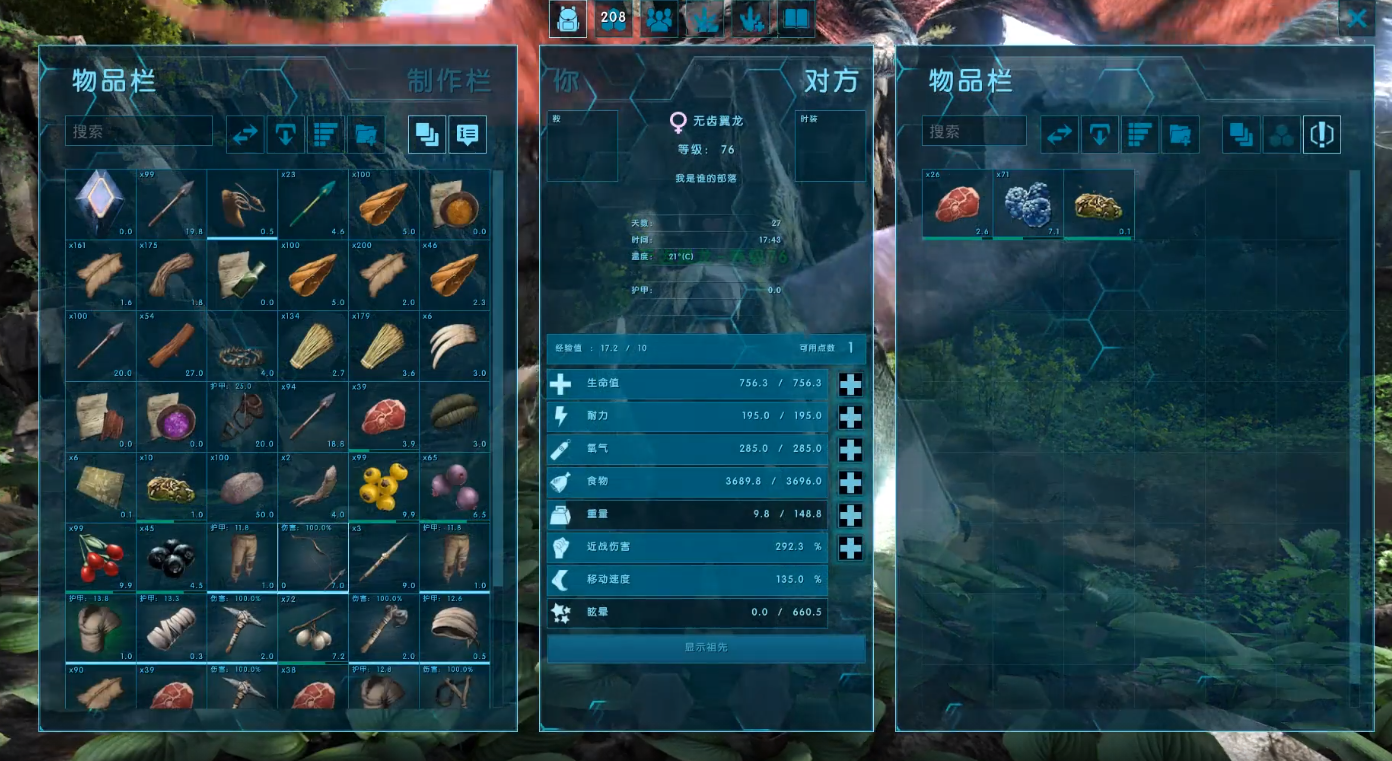
Task: Select the 对方 creature tab
Action: [x=831, y=81]
